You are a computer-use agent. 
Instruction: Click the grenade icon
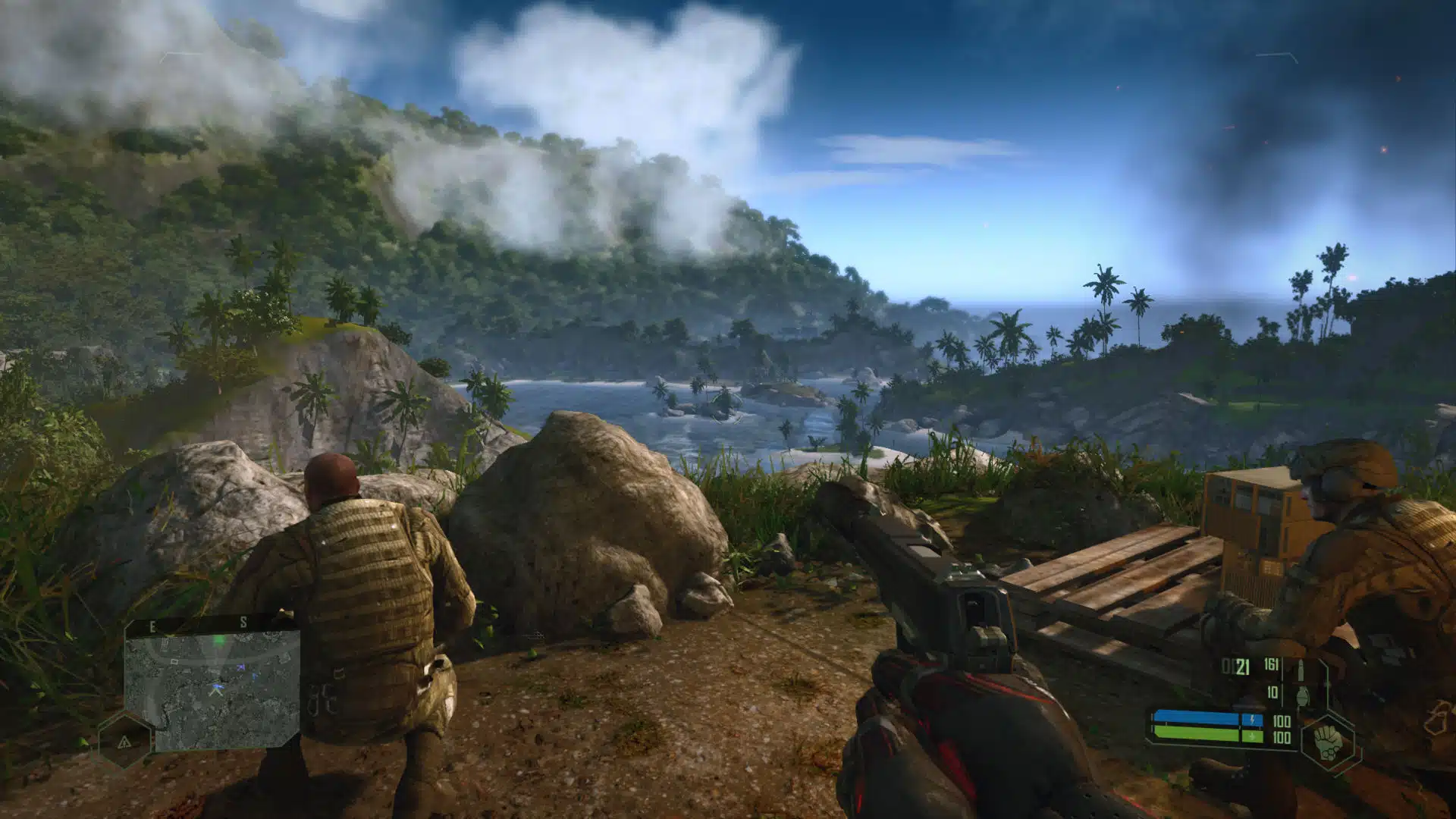[x=1303, y=695]
